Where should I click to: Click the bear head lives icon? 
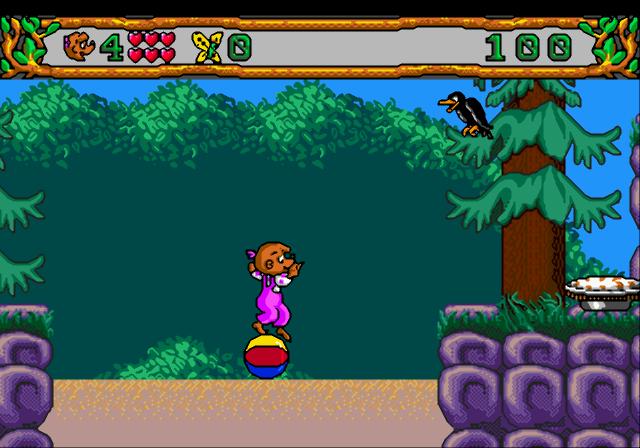tap(78, 45)
